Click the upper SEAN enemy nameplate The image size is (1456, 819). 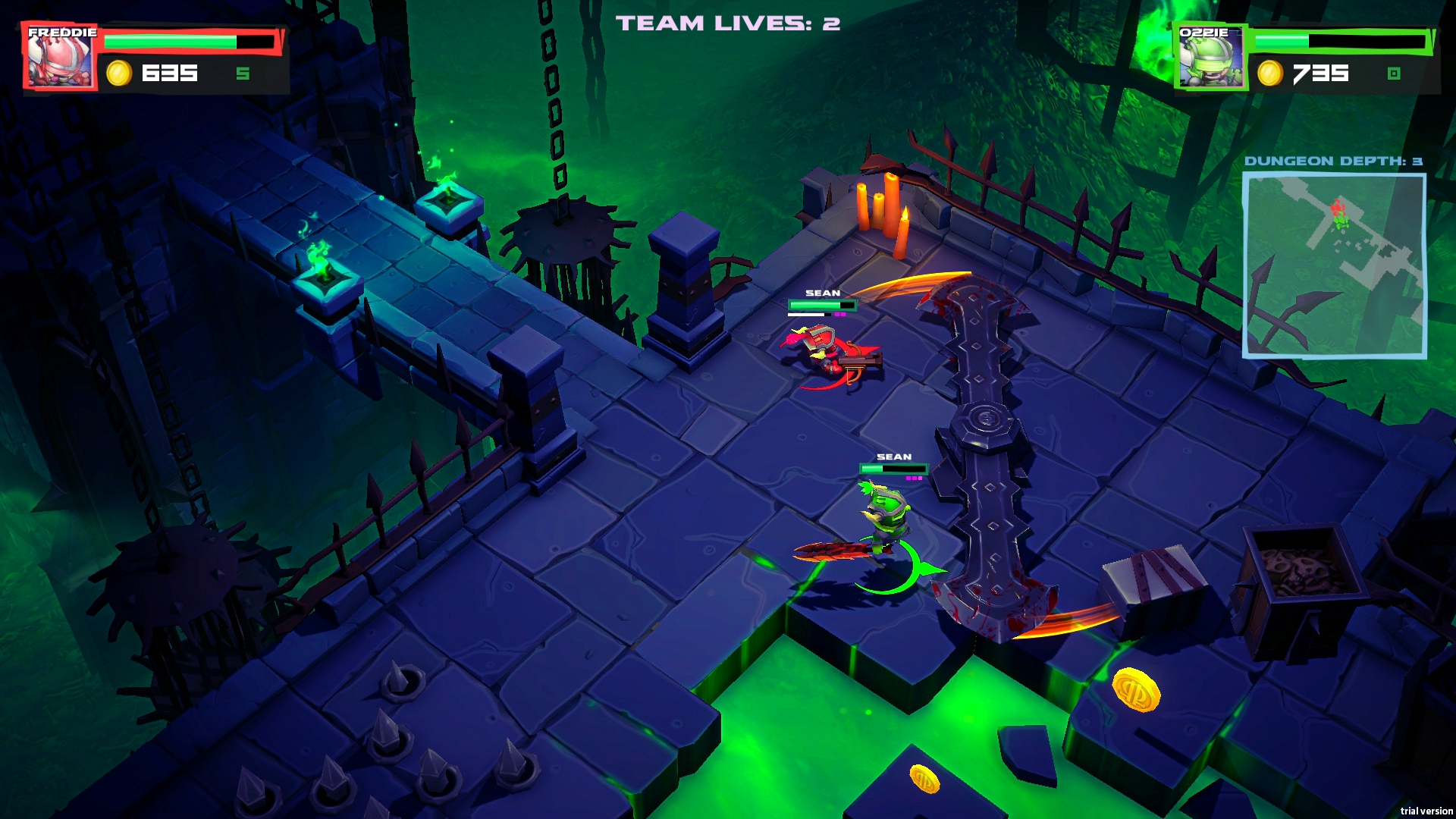coord(822,293)
